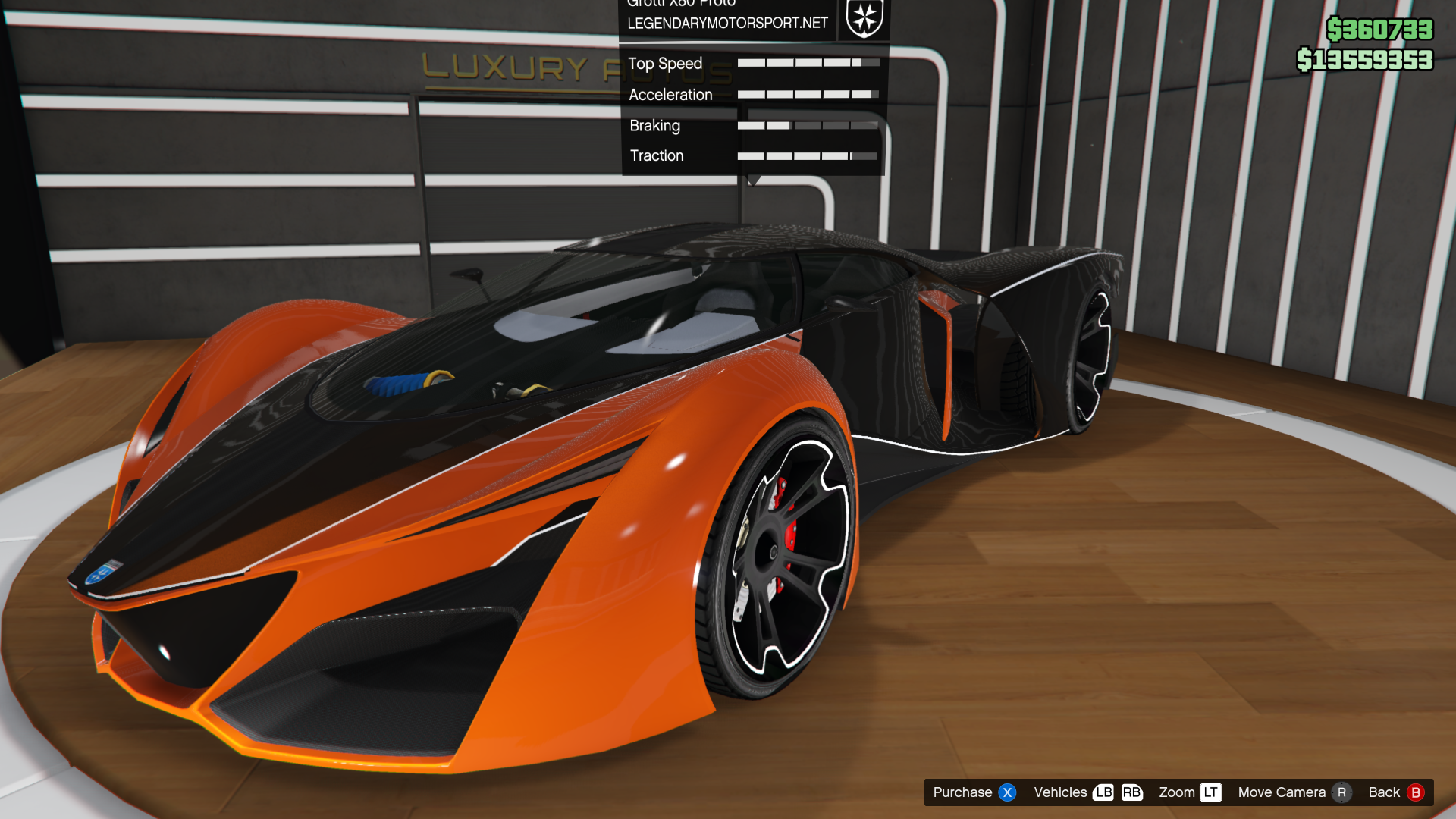This screenshot has width=1456, height=819.
Task: Choose the Purchase option
Action: pyautogui.click(x=973, y=792)
